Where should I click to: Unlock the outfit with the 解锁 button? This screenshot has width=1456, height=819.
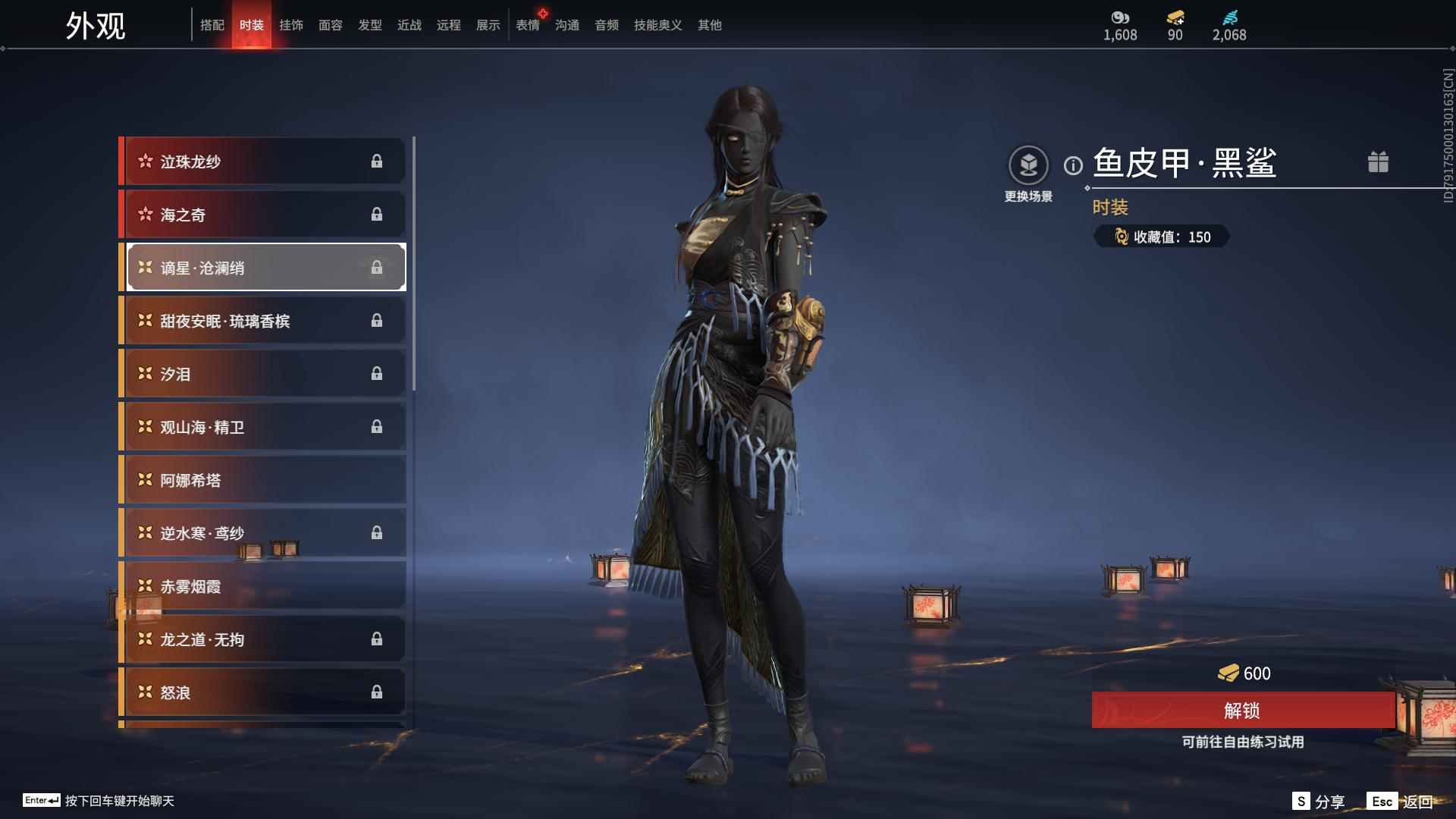[1242, 711]
